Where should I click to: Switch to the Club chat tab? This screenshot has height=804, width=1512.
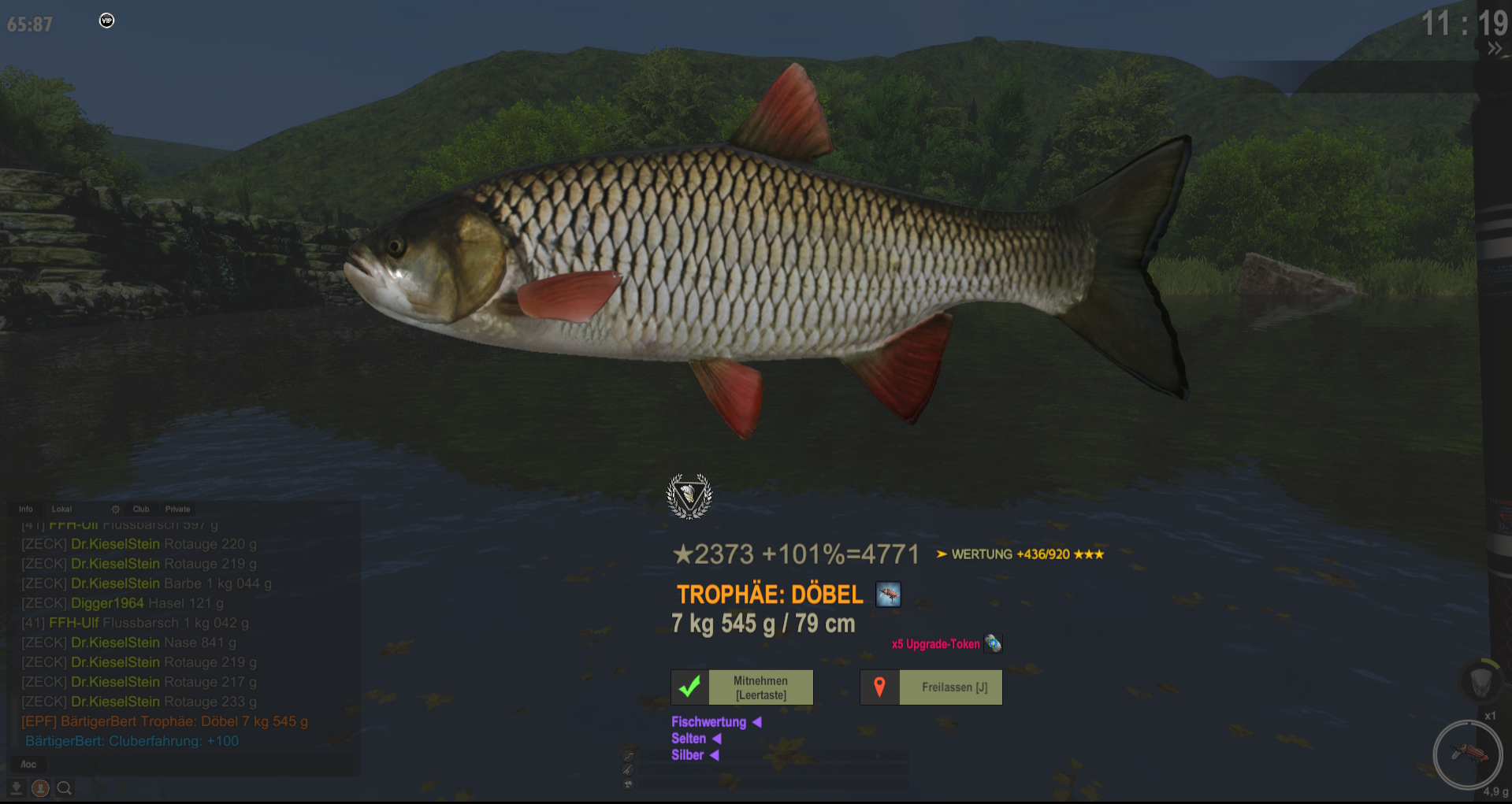141,509
